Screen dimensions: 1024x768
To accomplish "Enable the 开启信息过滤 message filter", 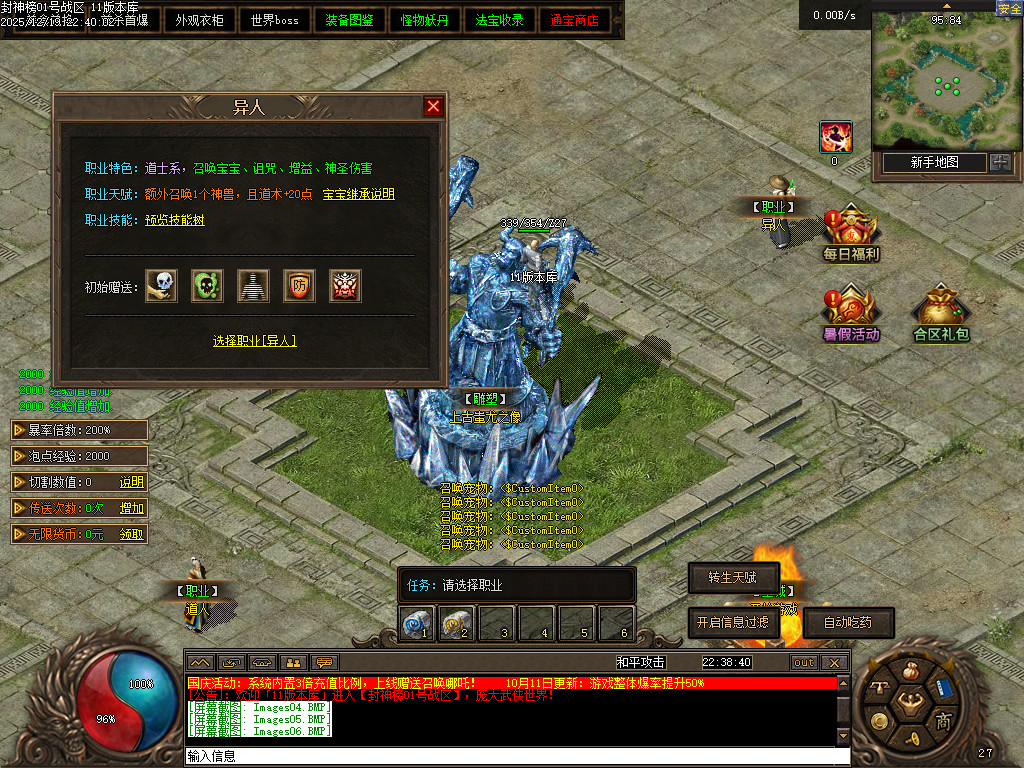I will click(x=733, y=622).
